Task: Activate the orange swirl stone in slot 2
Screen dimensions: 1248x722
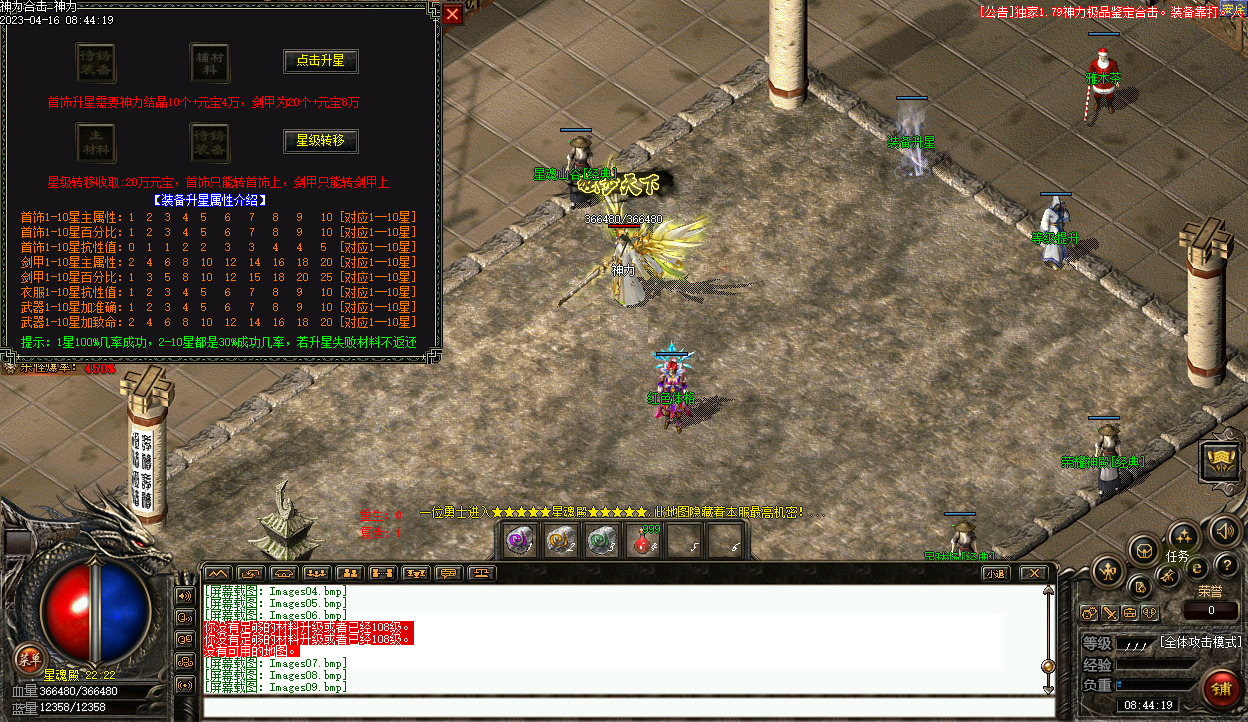Action: tap(560, 540)
